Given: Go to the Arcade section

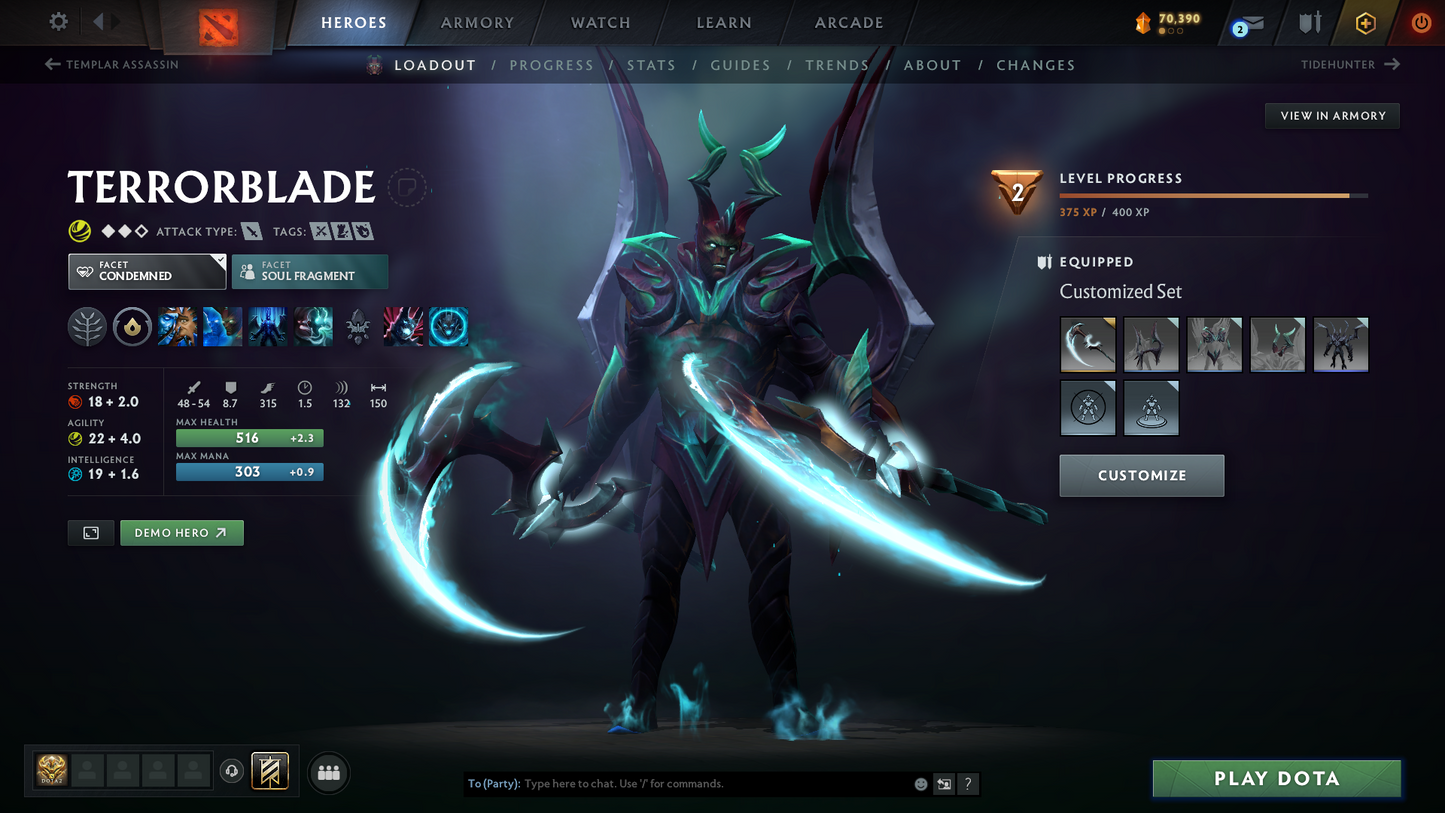Looking at the screenshot, I should point(849,23).
